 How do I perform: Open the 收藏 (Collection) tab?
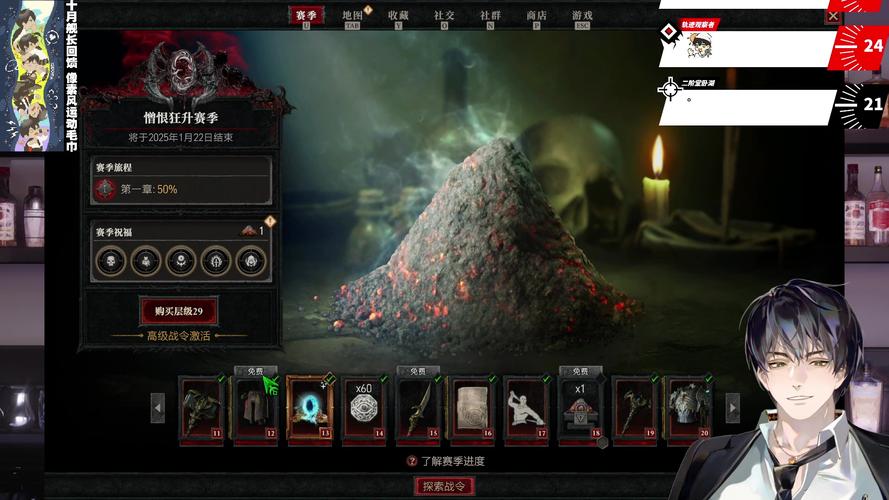tap(398, 15)
